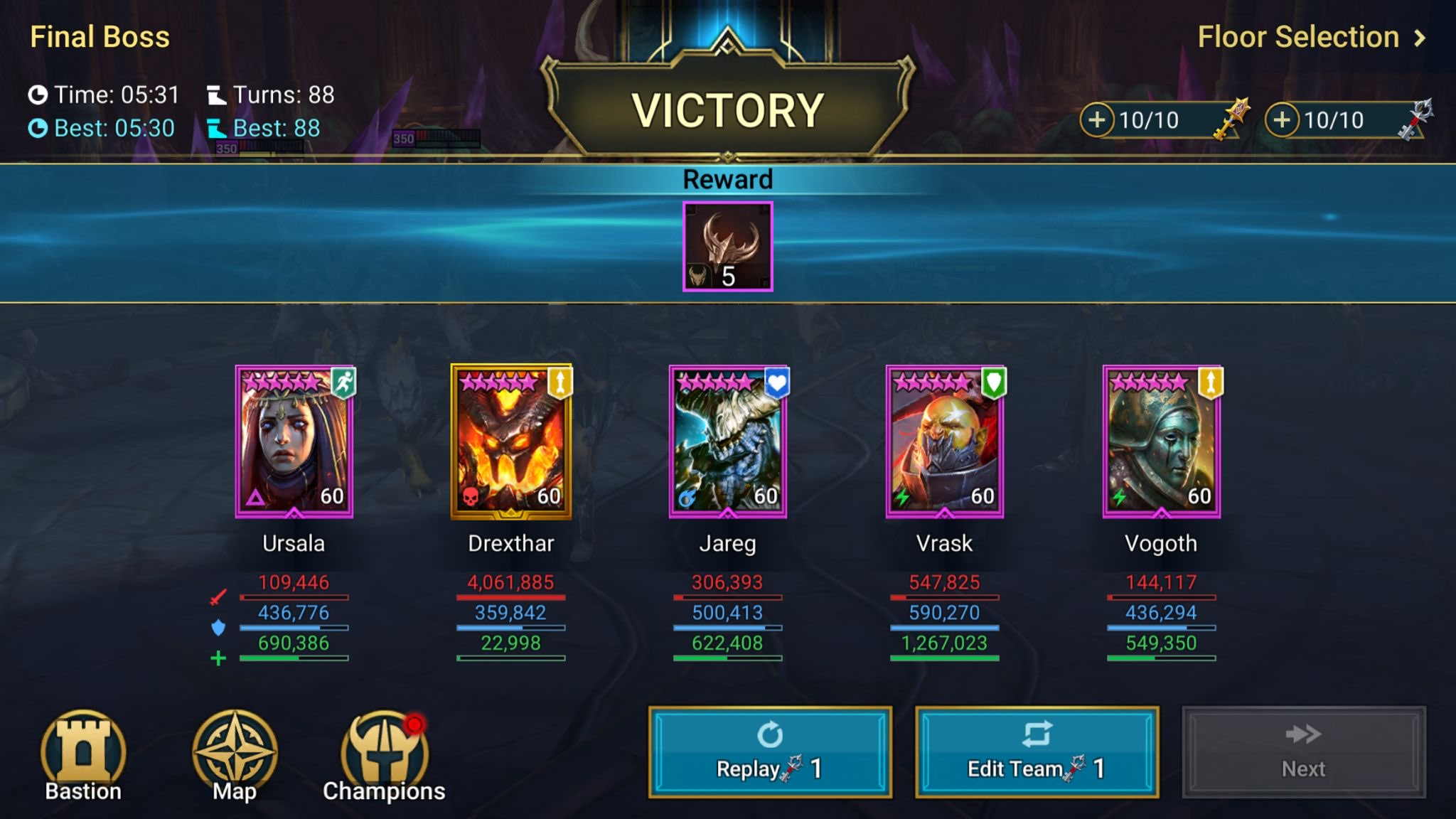This screenshot has width=1456, height=819.
Task: Click the reward item showing quantity 5
Action: 727,247
